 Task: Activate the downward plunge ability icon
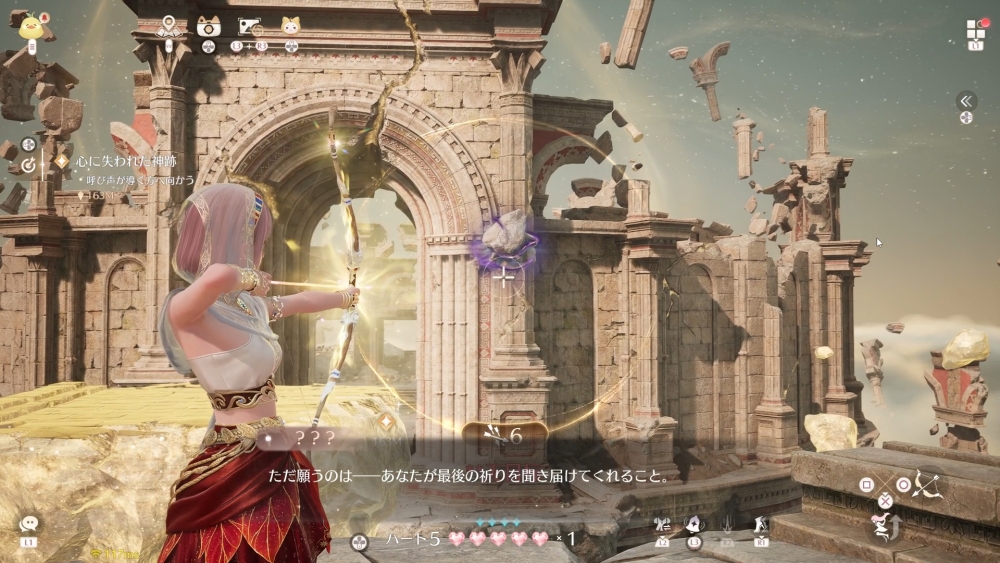pyautogui.click(x=728, y=524)
